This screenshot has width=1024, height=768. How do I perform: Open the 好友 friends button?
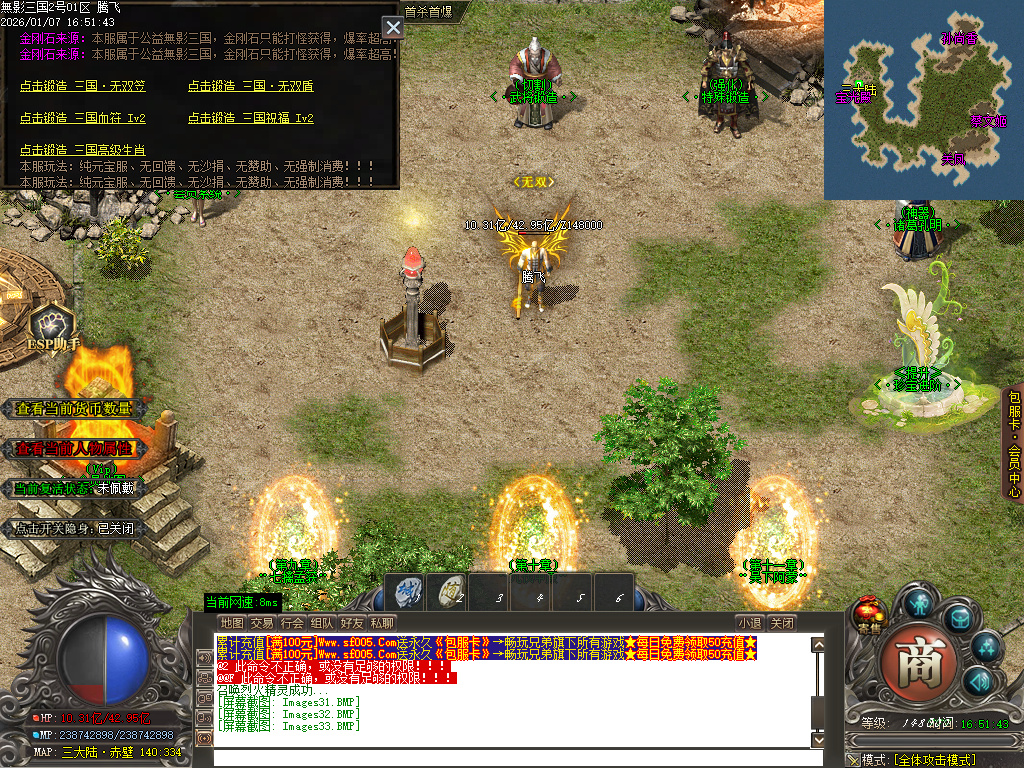pyautogui.click(x=351, y=623)
